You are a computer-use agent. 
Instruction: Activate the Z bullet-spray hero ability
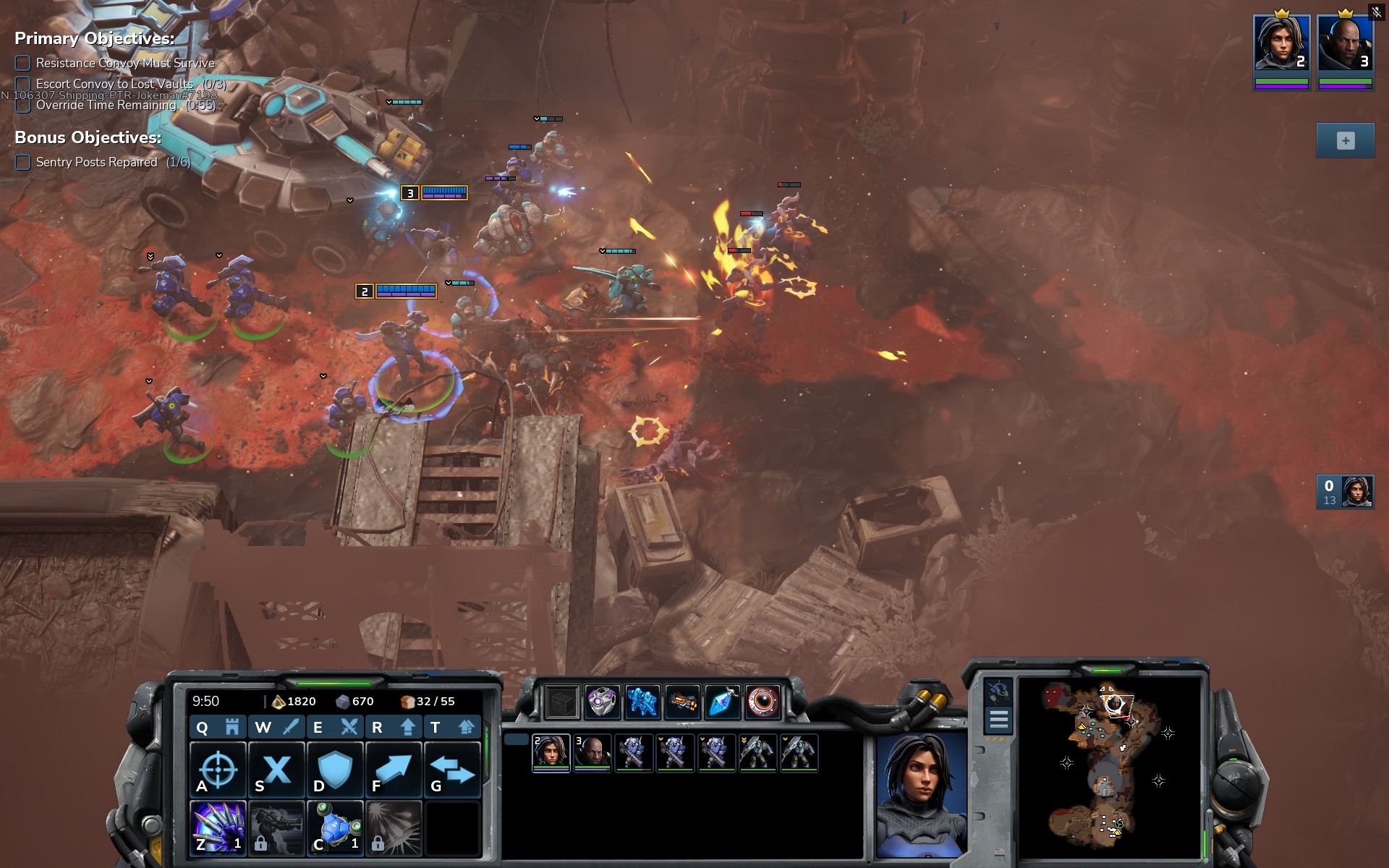pos(218,828)
